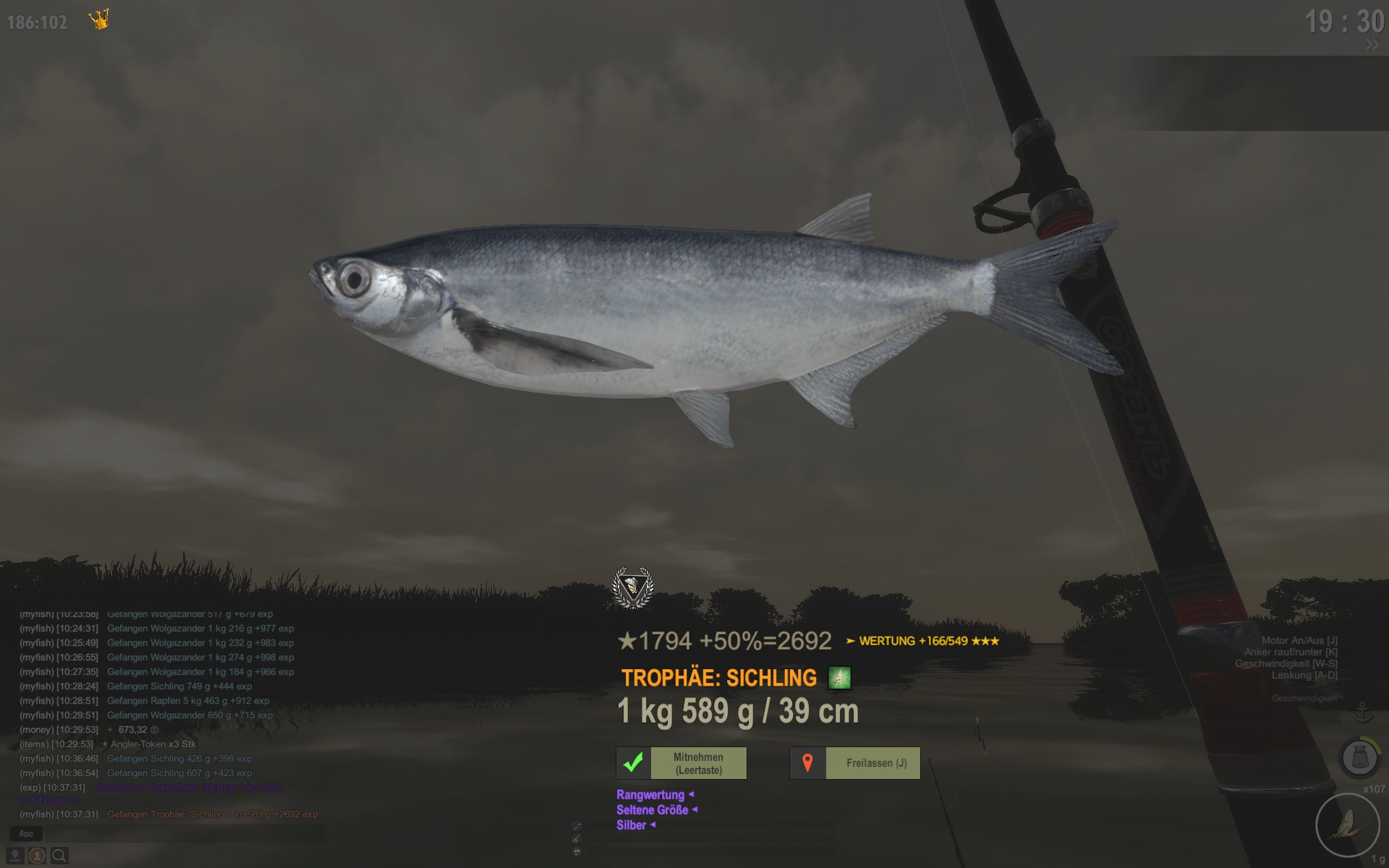Toggle the anchor icon

[1362, 711]
